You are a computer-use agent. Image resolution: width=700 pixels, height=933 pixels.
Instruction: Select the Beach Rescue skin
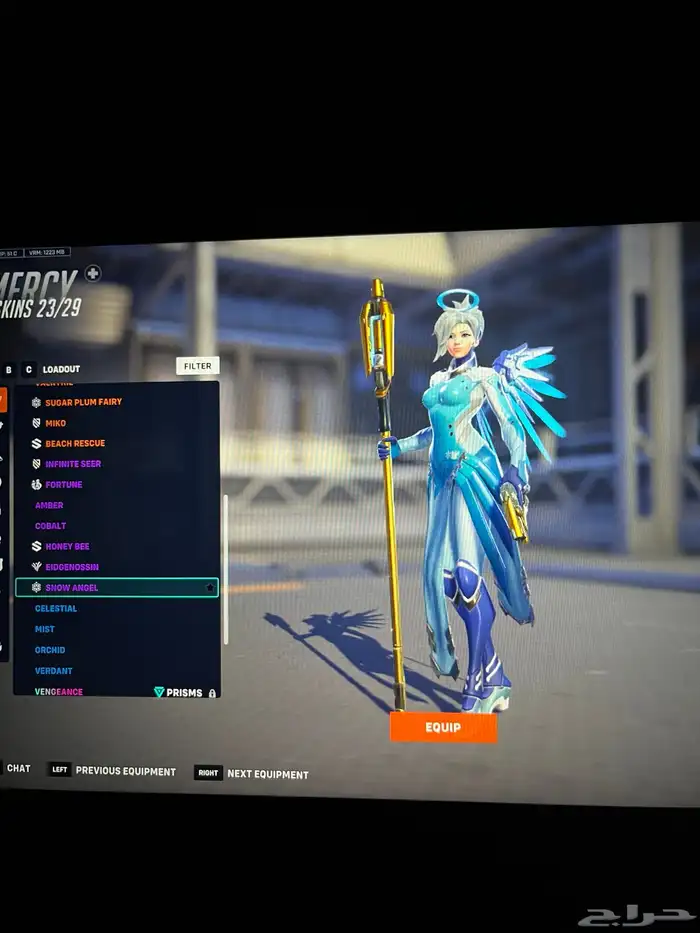74,443
